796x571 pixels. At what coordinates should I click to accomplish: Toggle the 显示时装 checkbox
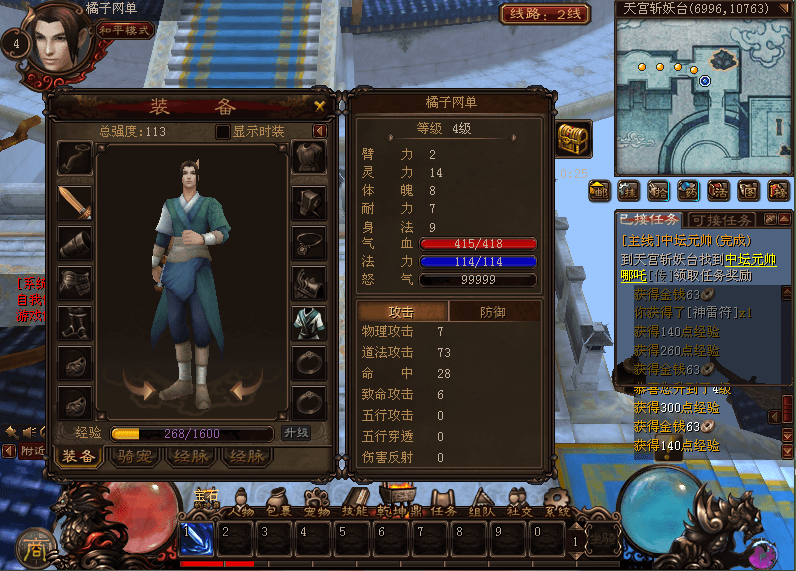tap(223, 132)
